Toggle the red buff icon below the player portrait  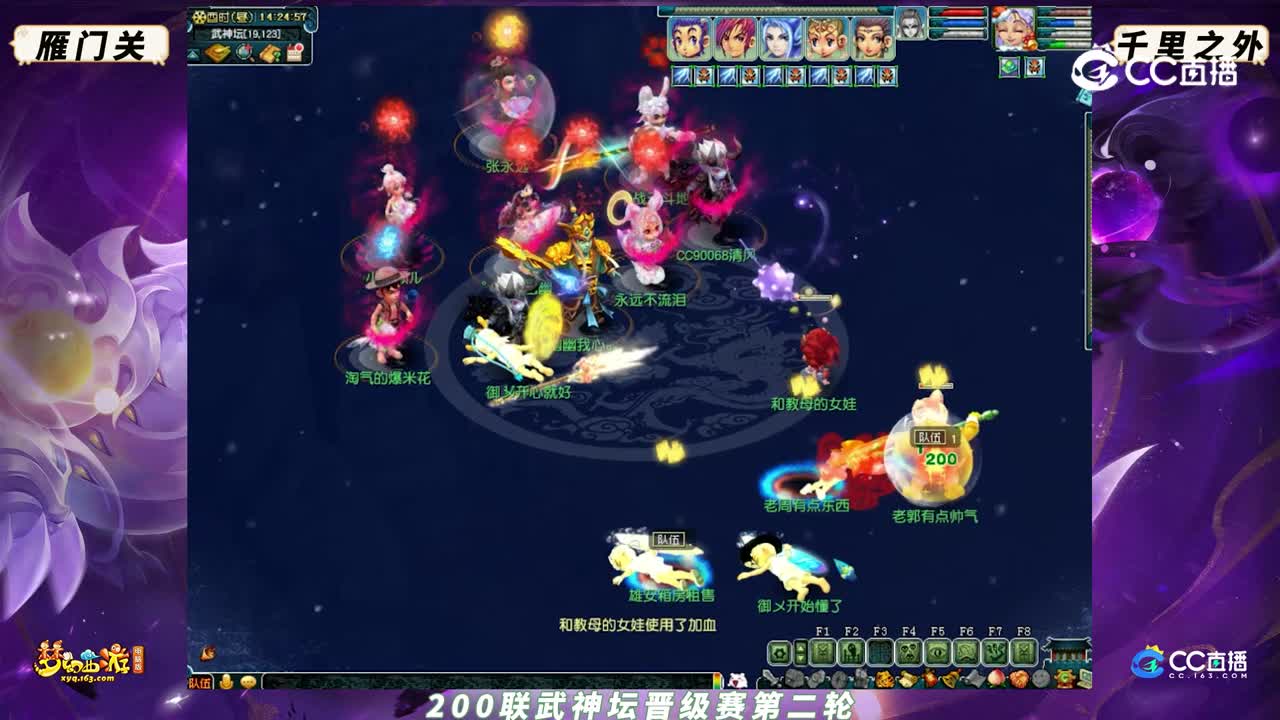tap(1034, 67)
